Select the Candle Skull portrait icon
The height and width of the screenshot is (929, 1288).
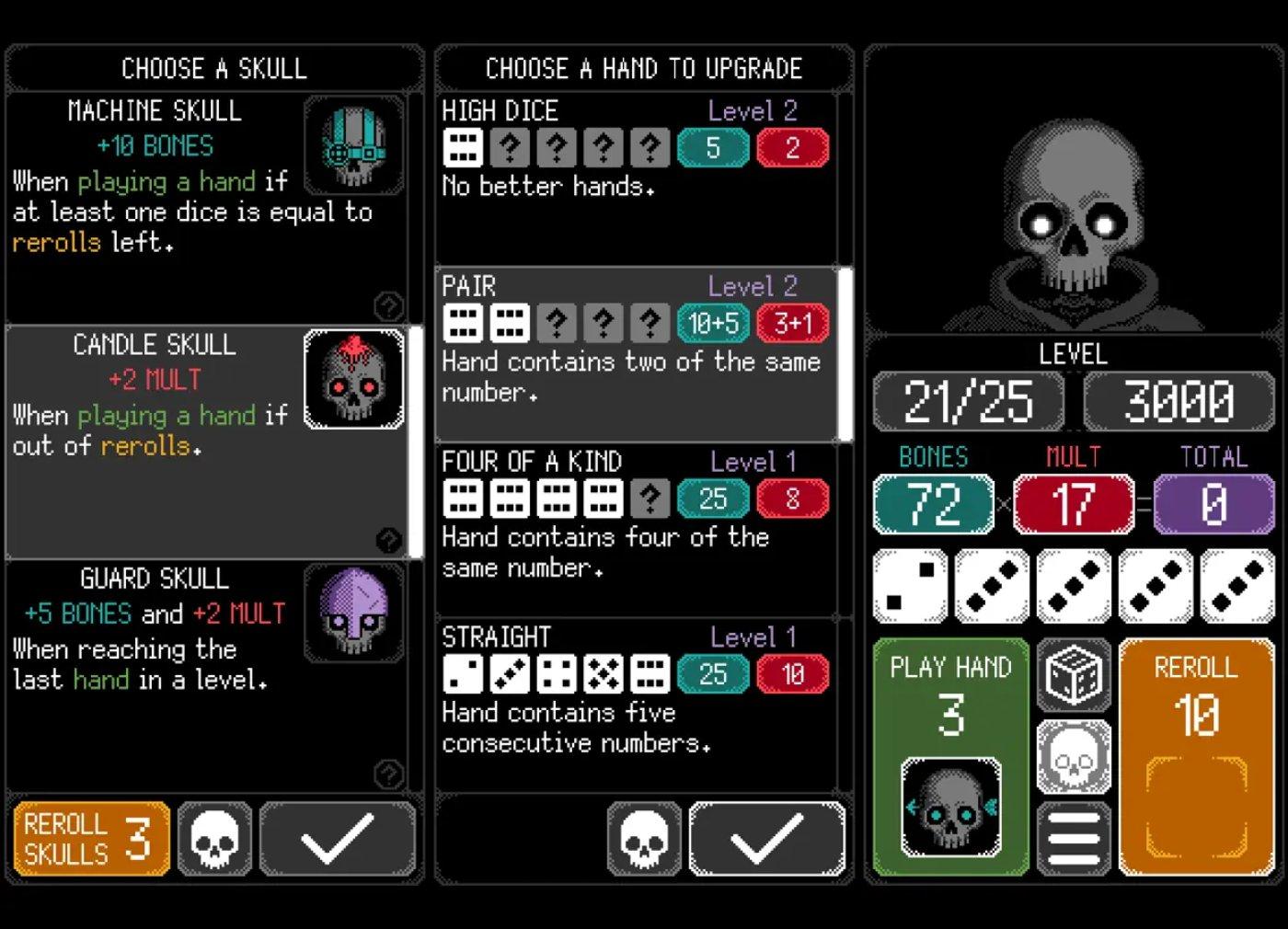[354, 380]
